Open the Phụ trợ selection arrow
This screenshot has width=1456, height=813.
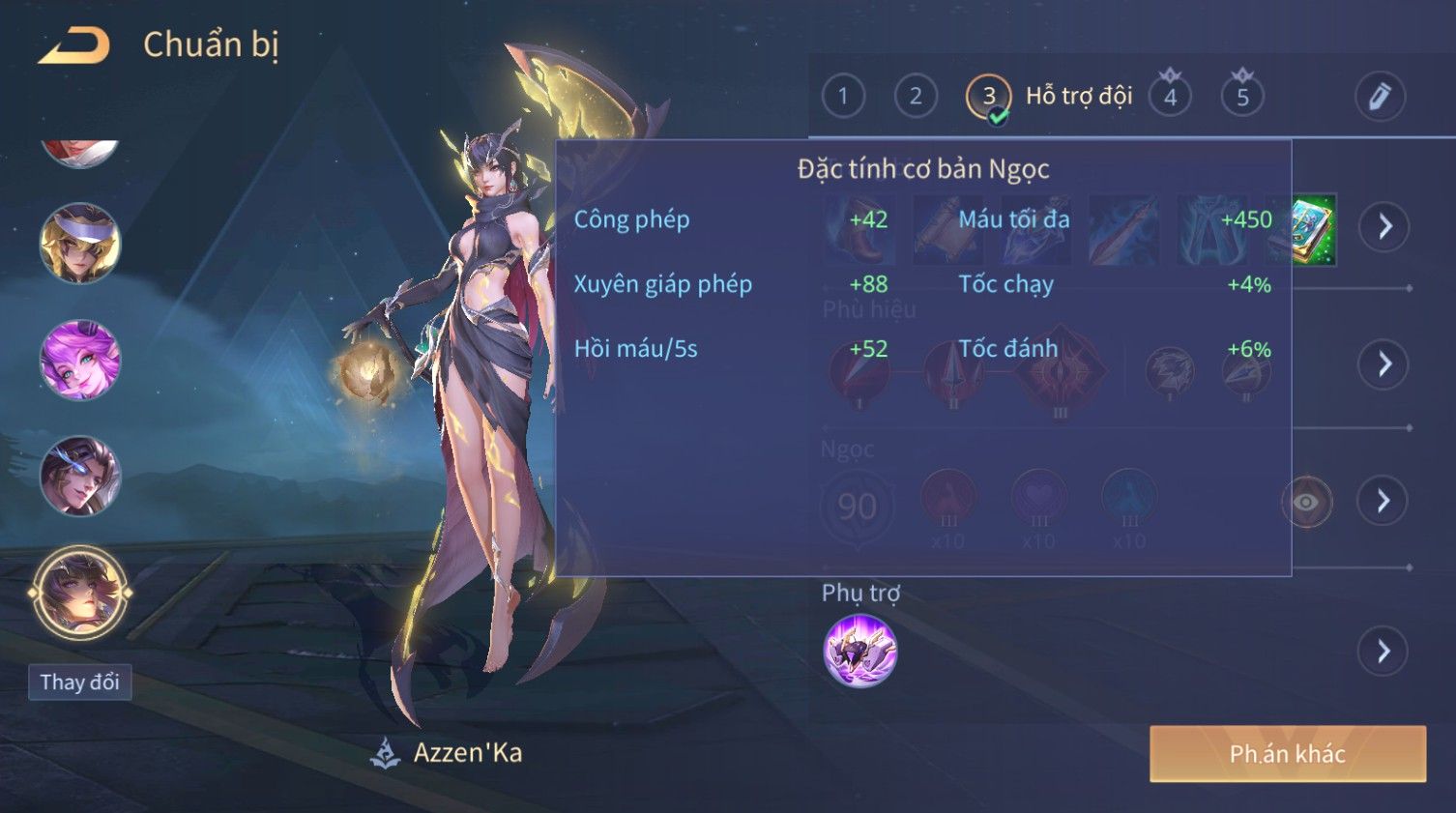[x=1384, y=651]
